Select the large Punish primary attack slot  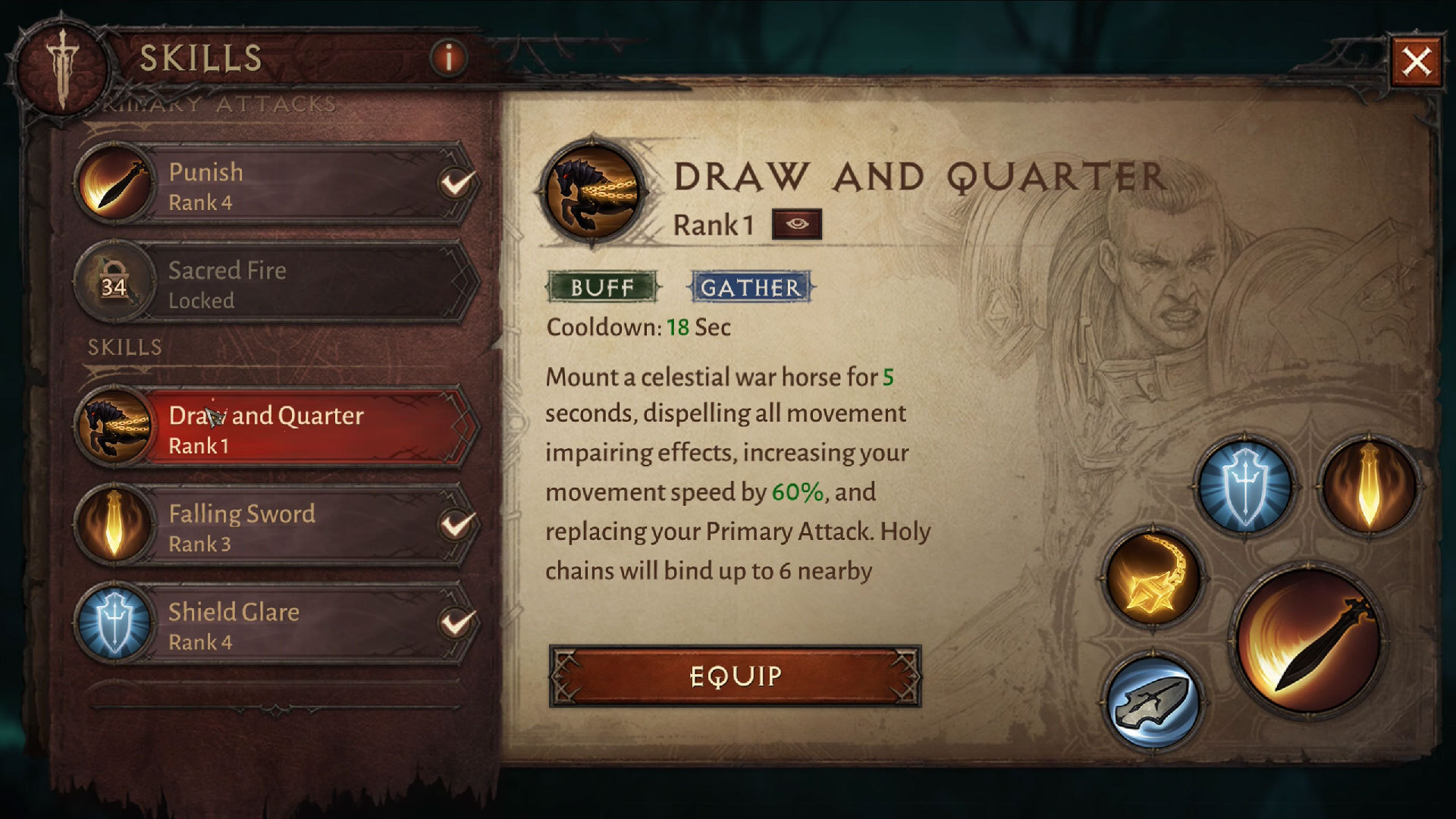pos(1310,639)
